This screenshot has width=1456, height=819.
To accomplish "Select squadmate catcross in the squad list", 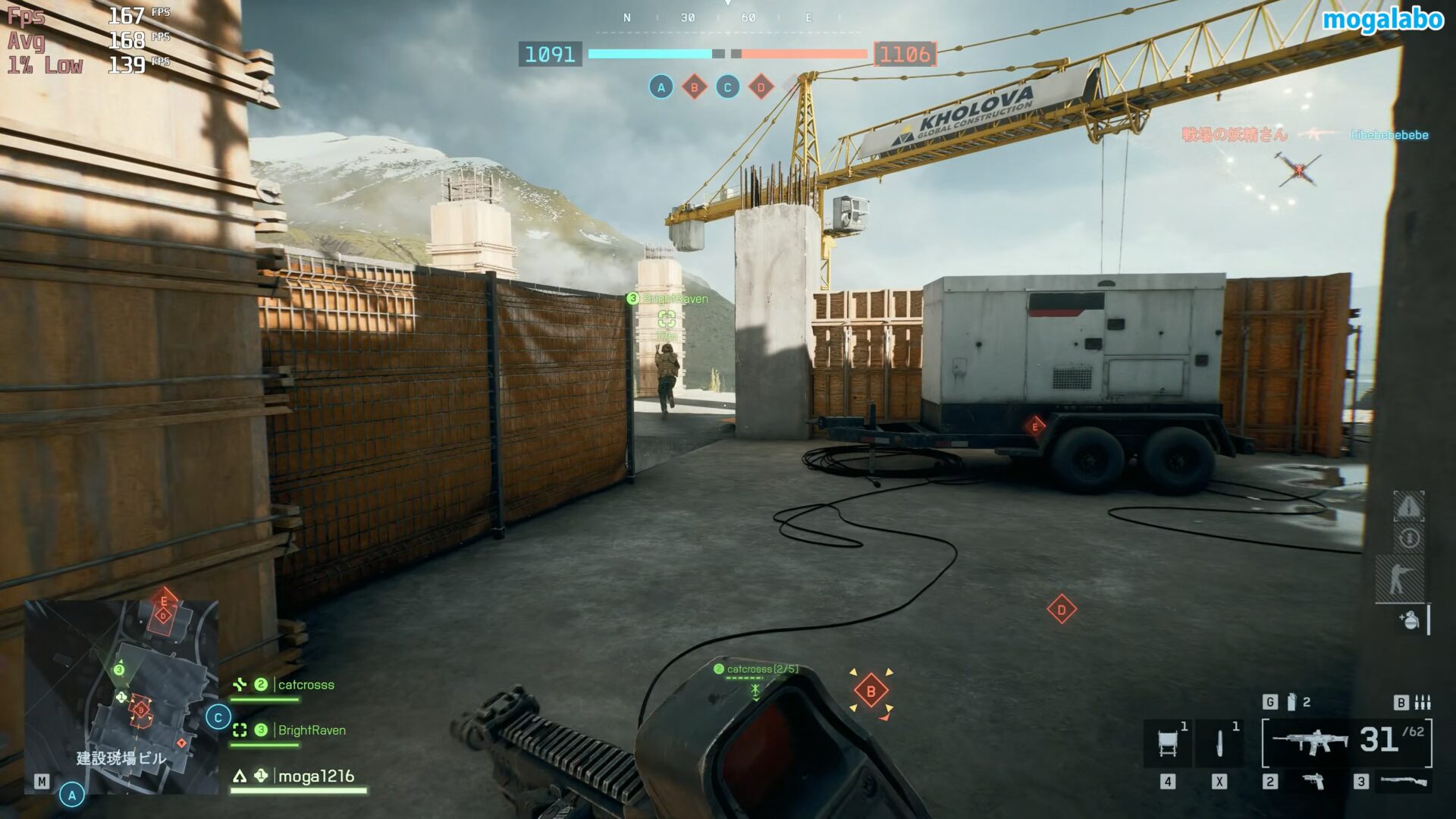I will (306, 685).
